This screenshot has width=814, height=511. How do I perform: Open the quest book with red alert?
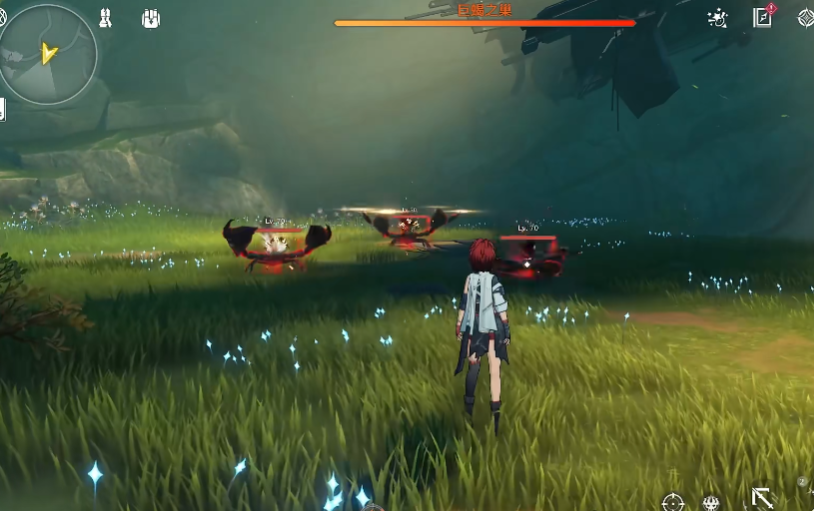763,16
